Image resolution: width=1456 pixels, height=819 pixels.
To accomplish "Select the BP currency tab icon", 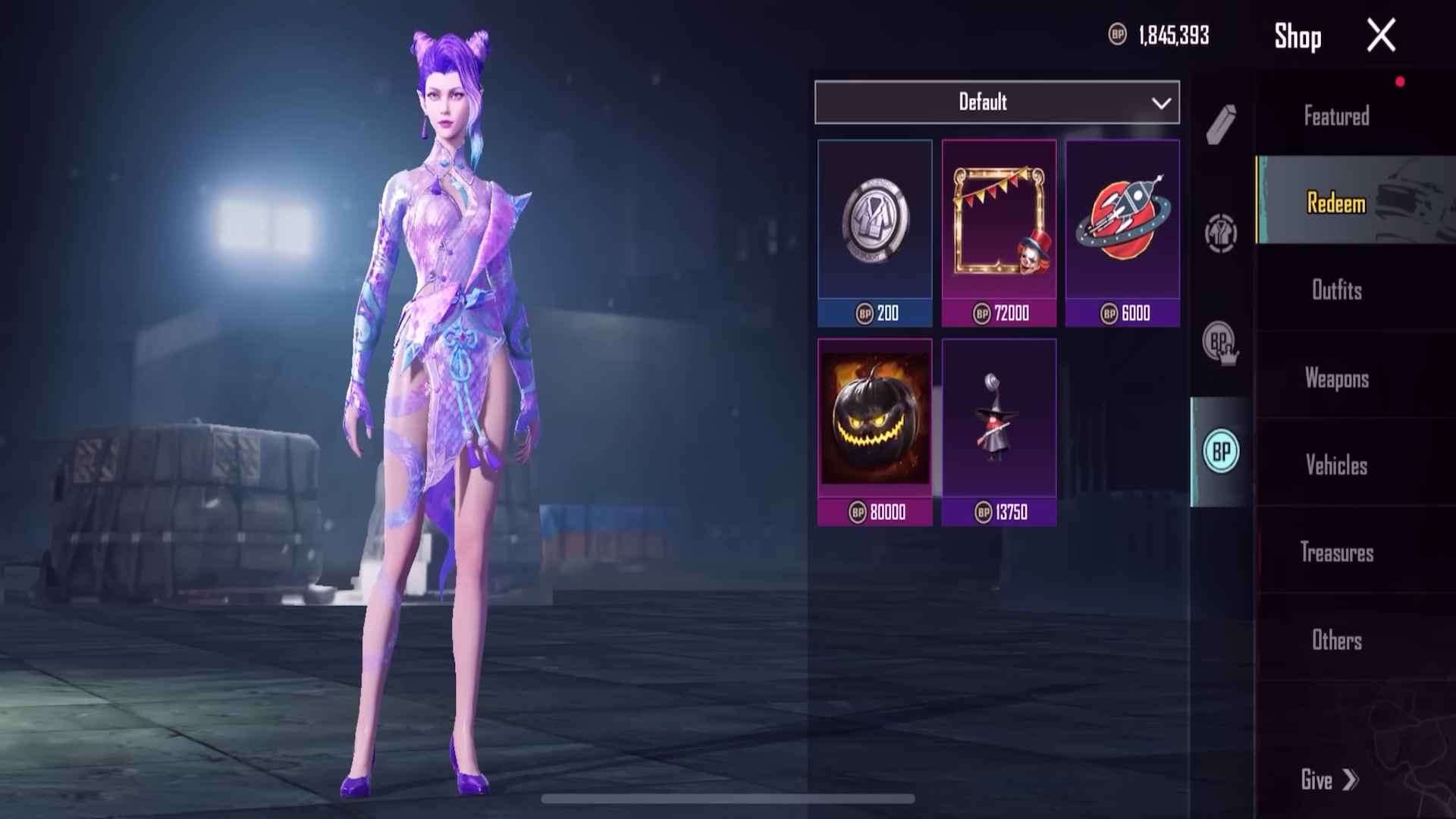I will click(x=1221, y=449).
